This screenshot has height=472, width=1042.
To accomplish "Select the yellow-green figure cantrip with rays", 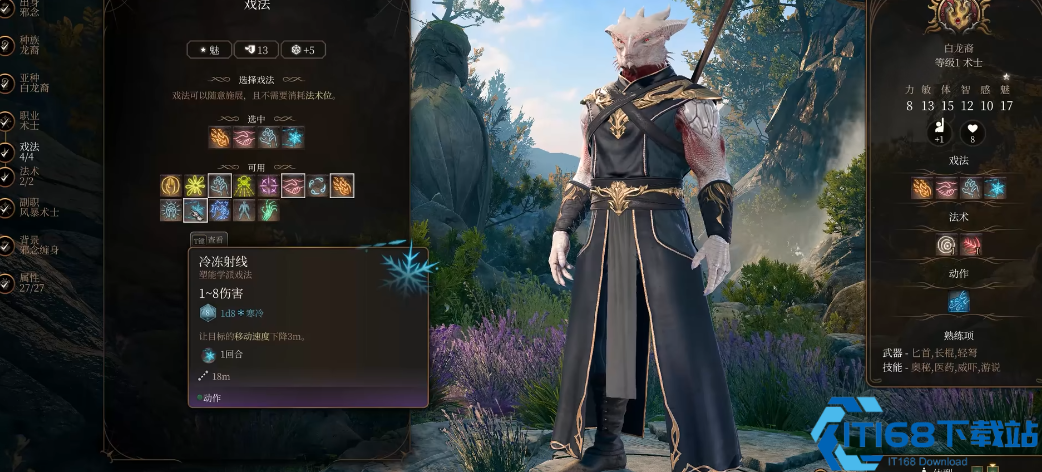I will point(245,186).
